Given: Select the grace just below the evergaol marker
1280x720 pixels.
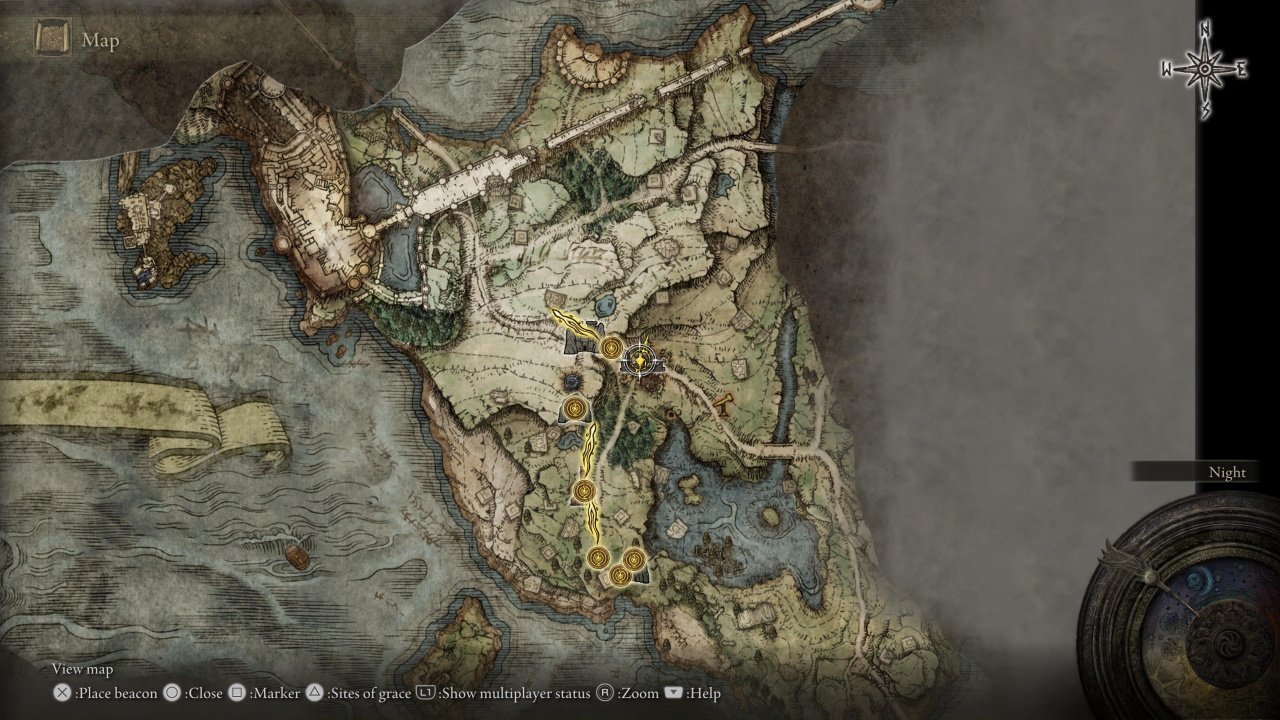Looking at the screenshot, I should (x=575, y=408).
